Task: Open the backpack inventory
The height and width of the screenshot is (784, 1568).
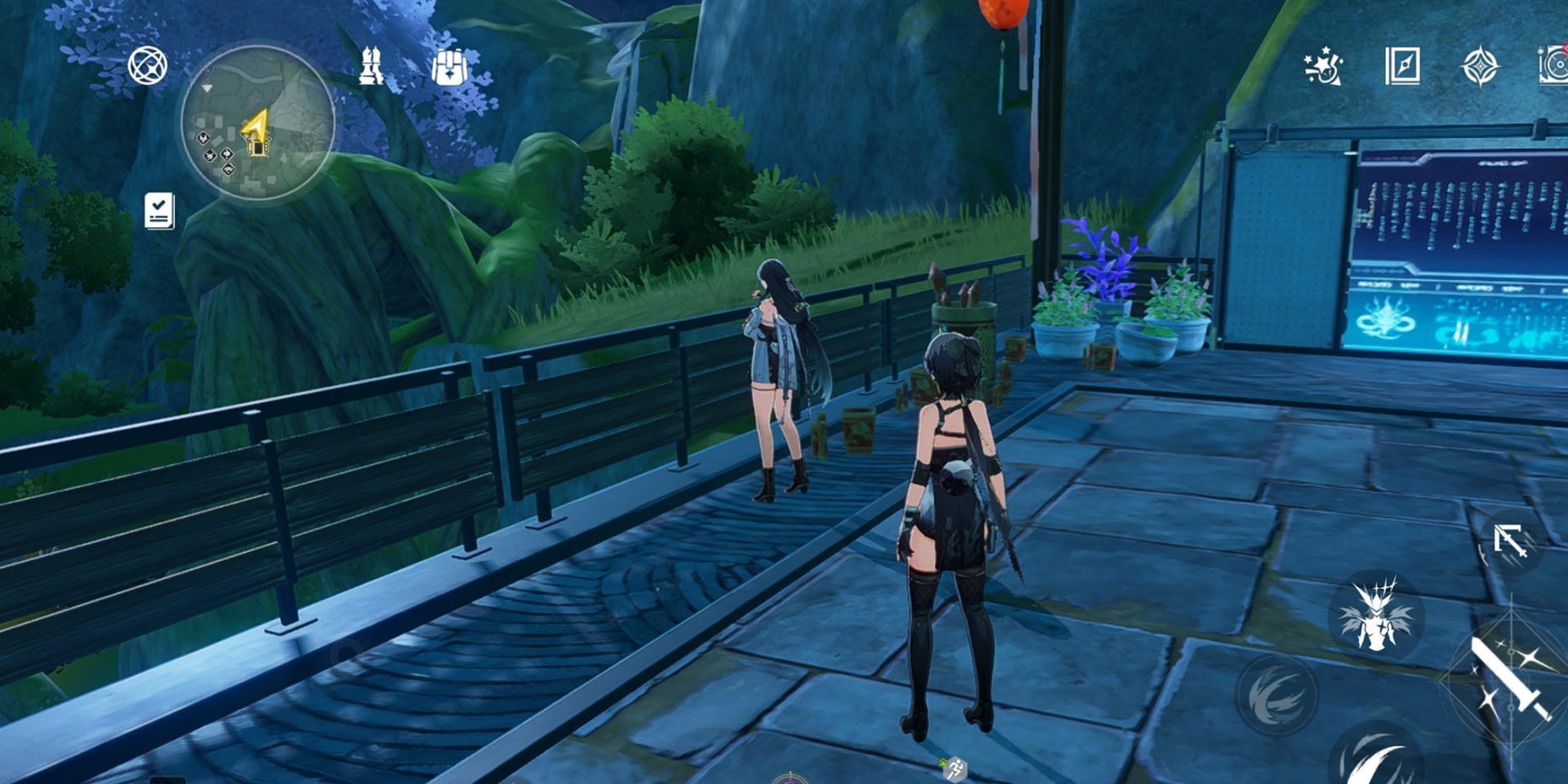Action: 448,66
